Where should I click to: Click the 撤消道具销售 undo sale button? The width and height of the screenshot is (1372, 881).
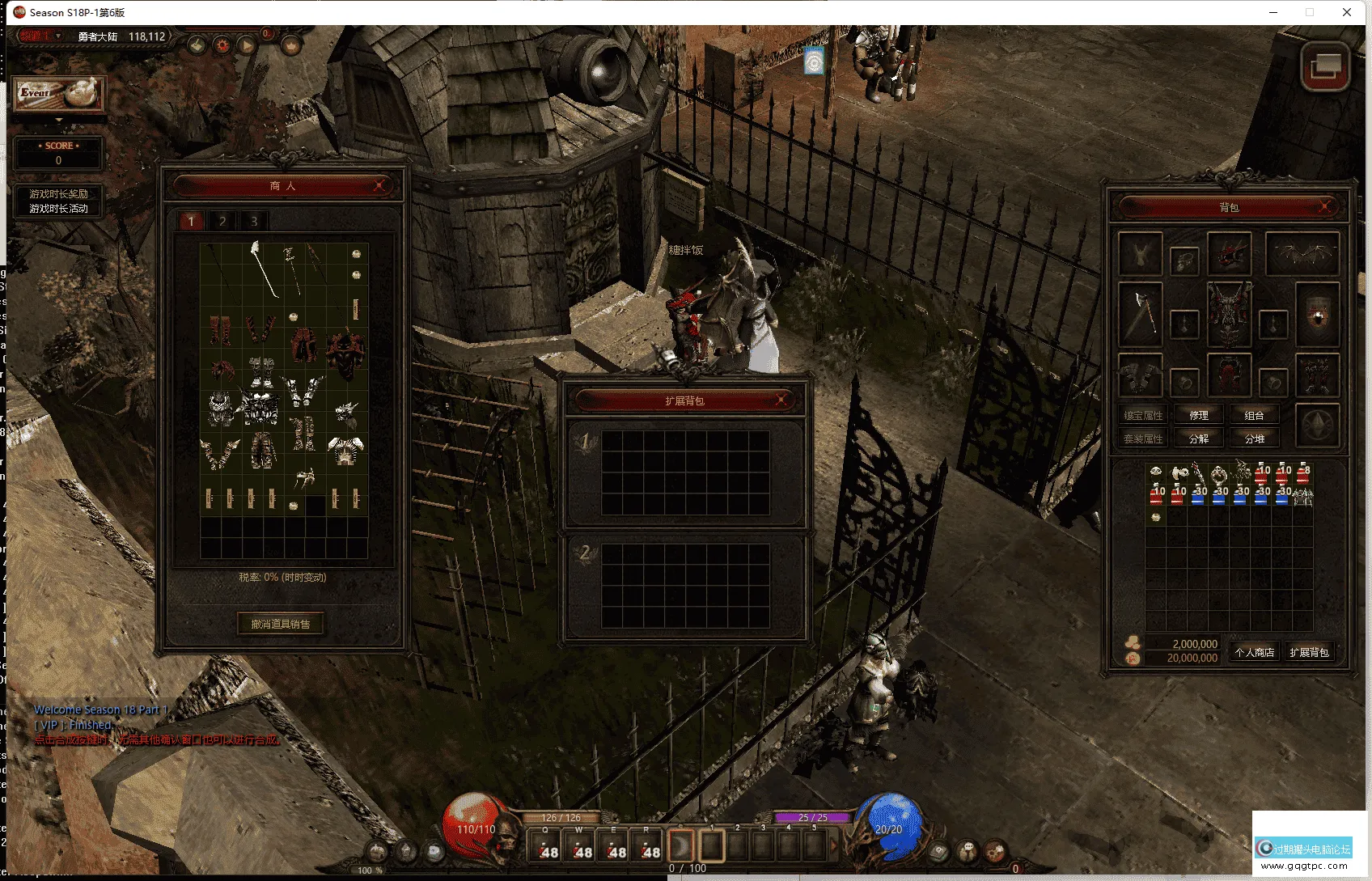281,624
